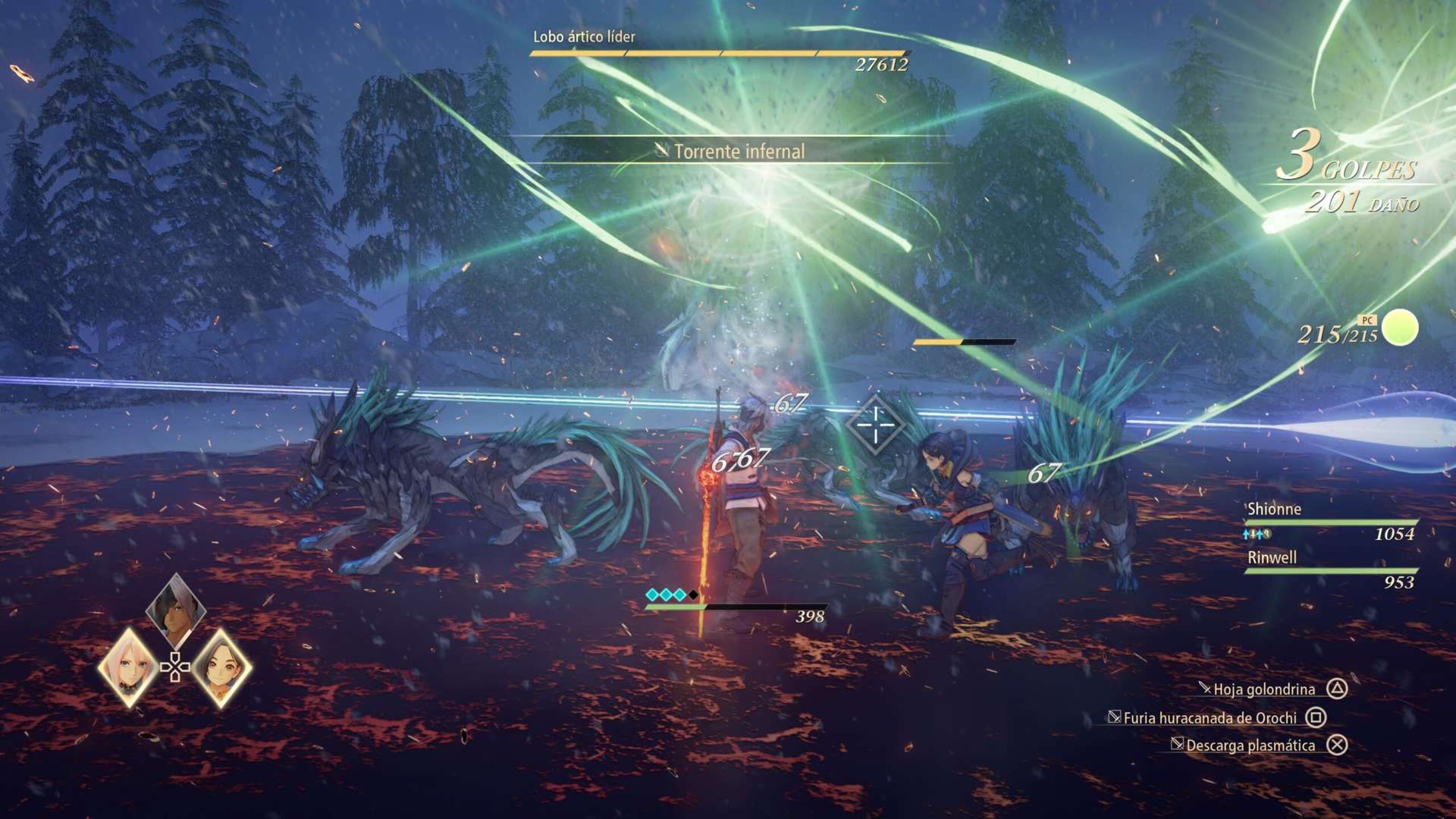
Task: Click the diamond target lock-on reticle
Action: [x=876, y=424]
